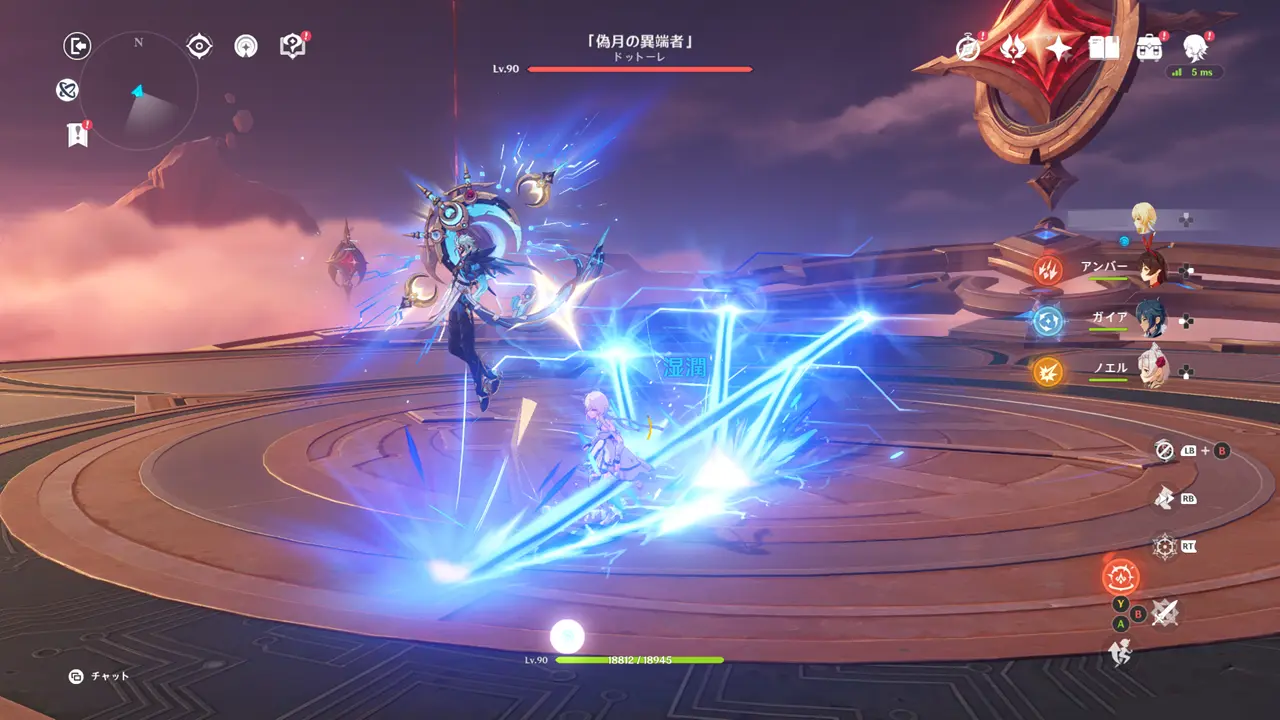Screen dimensions: 1280x720
Task: Open the backpack inventory
Action: (x=1149, y=47)
